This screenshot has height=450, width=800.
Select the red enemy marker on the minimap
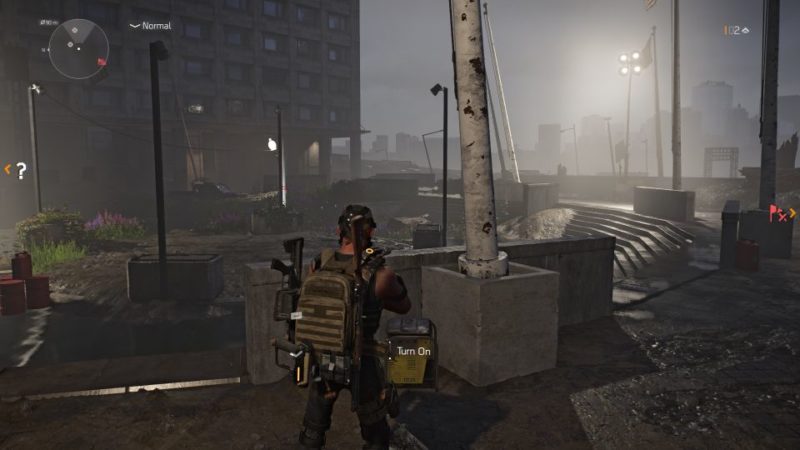point(101,62)
